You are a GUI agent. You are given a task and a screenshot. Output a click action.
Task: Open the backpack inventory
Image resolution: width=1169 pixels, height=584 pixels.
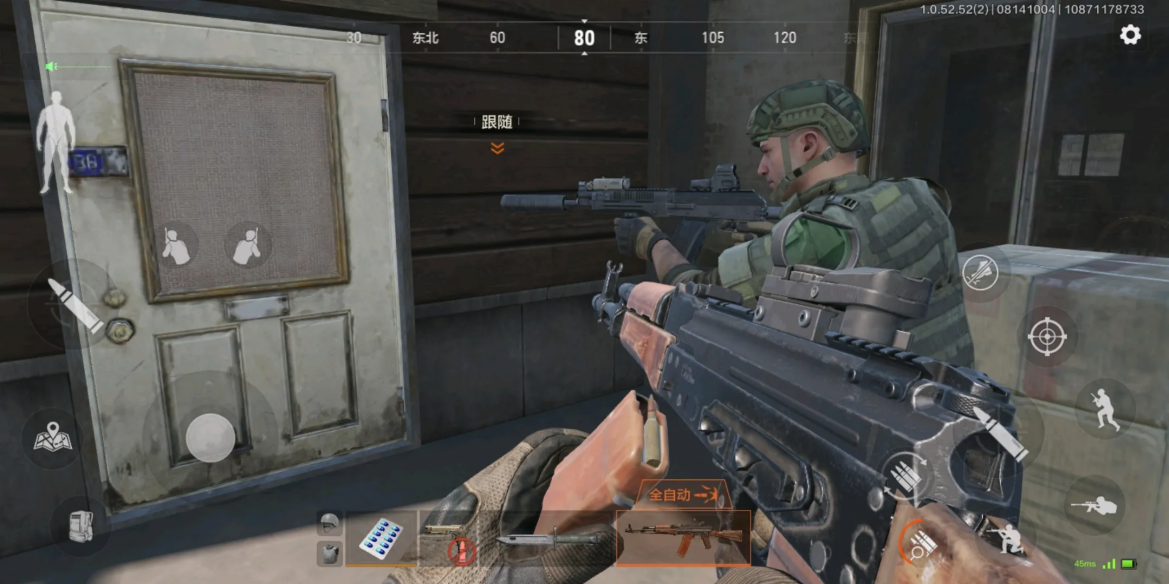point(80,526)
